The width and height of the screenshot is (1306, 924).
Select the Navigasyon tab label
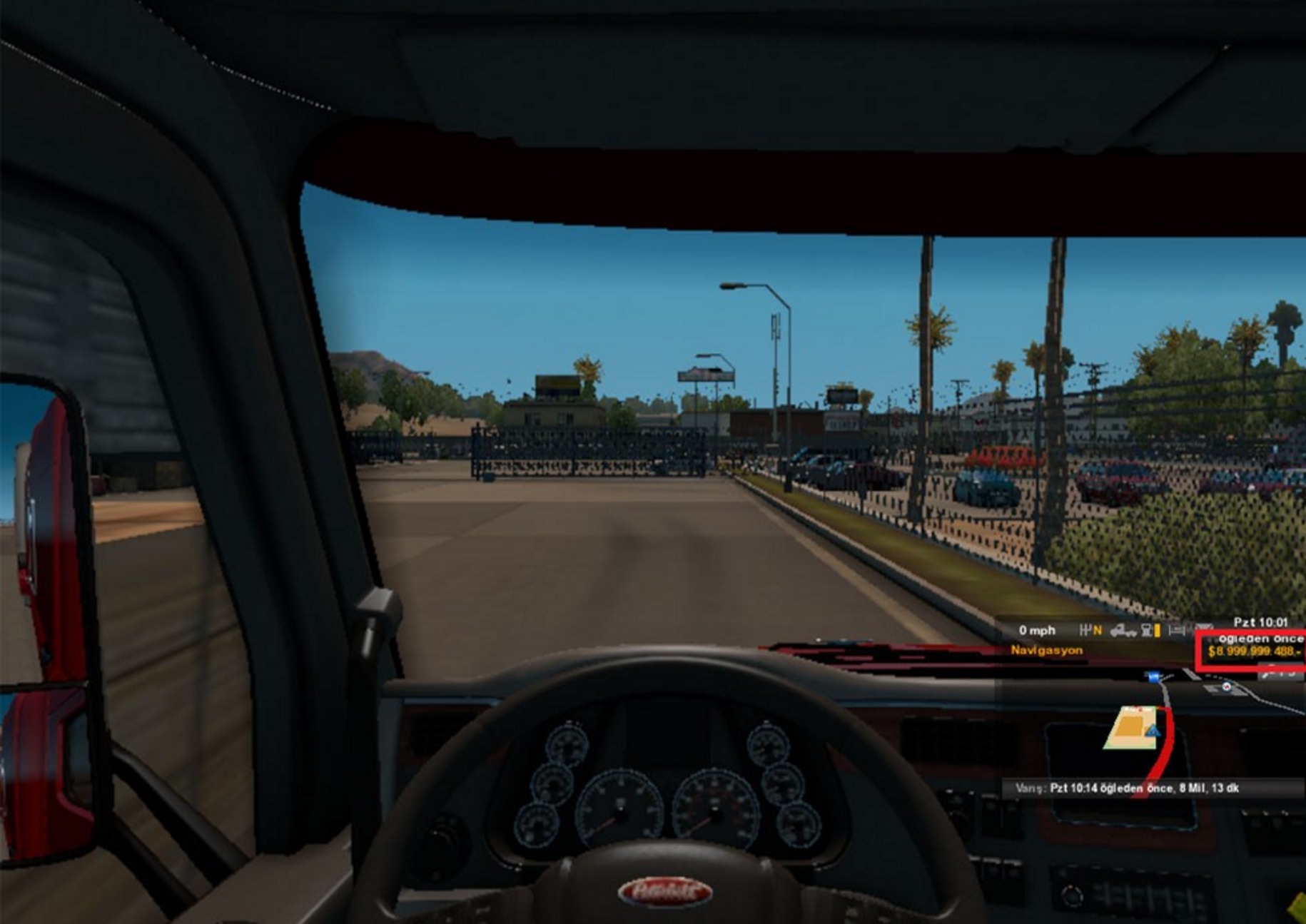coord(1046,650)
